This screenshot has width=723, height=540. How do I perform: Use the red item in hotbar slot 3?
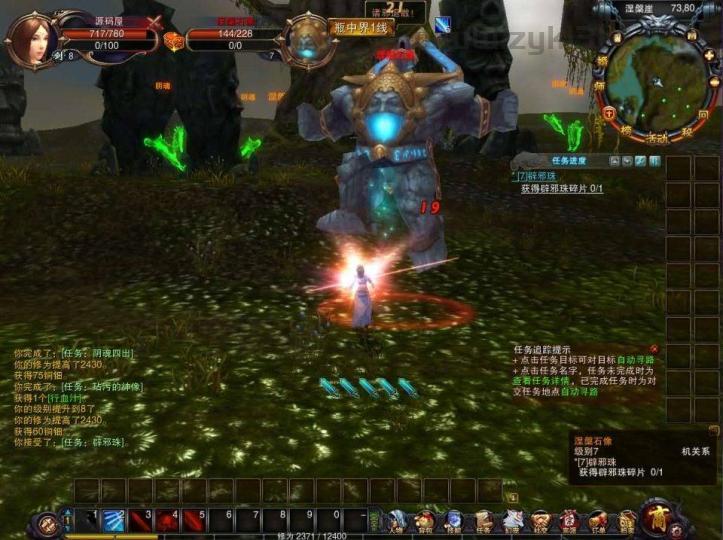click(139, 518)
